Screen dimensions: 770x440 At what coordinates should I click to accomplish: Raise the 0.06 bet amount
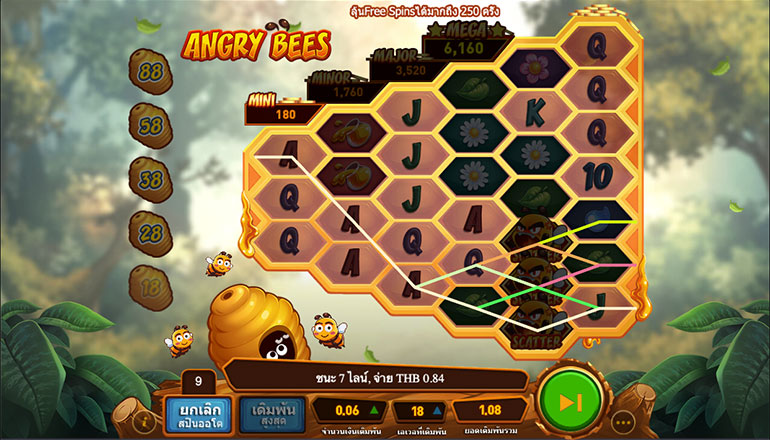point(374,410)
